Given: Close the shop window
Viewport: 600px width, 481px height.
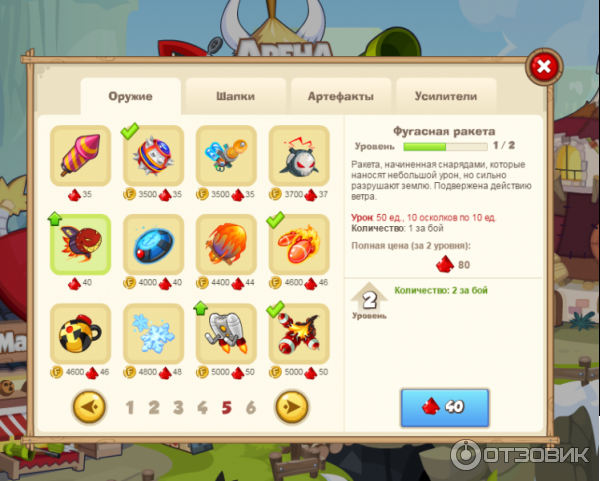Looking at the screenshot, I should coord(543,67).
